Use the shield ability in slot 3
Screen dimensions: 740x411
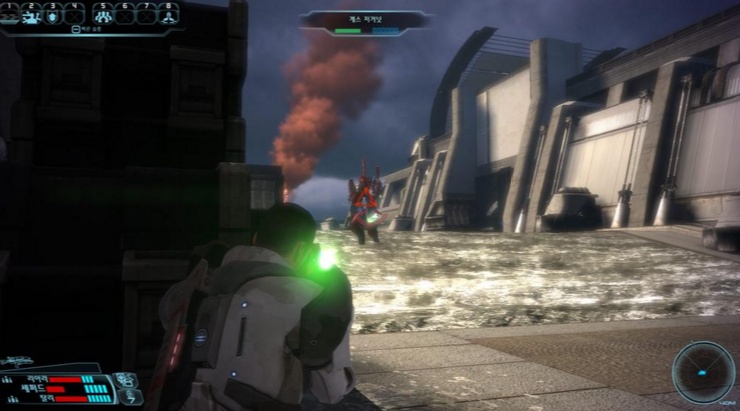(x=53, y=14)
